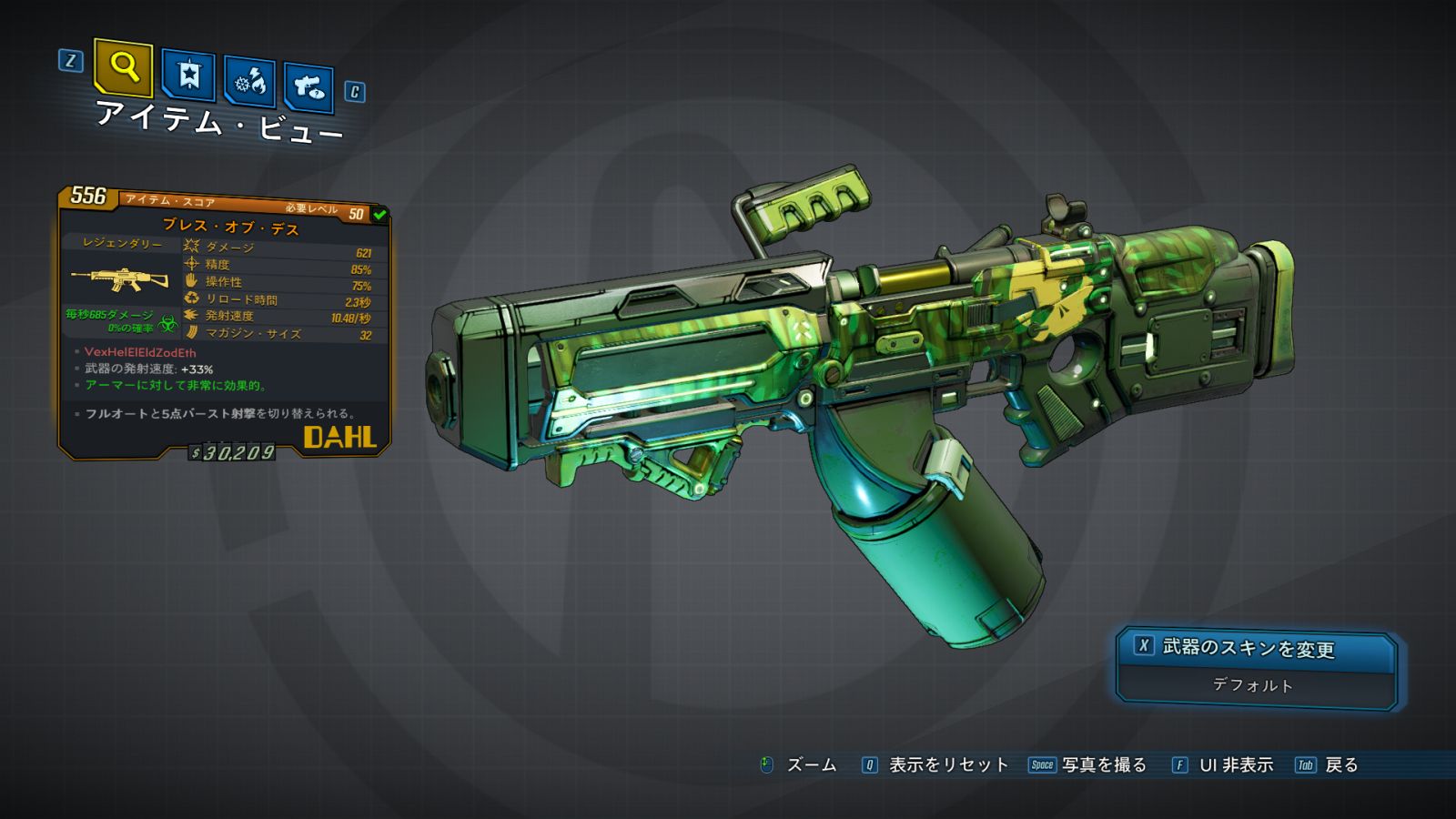Switch to the star banner tab
This screenshot has width=1456, height=819.
point(188,76)
